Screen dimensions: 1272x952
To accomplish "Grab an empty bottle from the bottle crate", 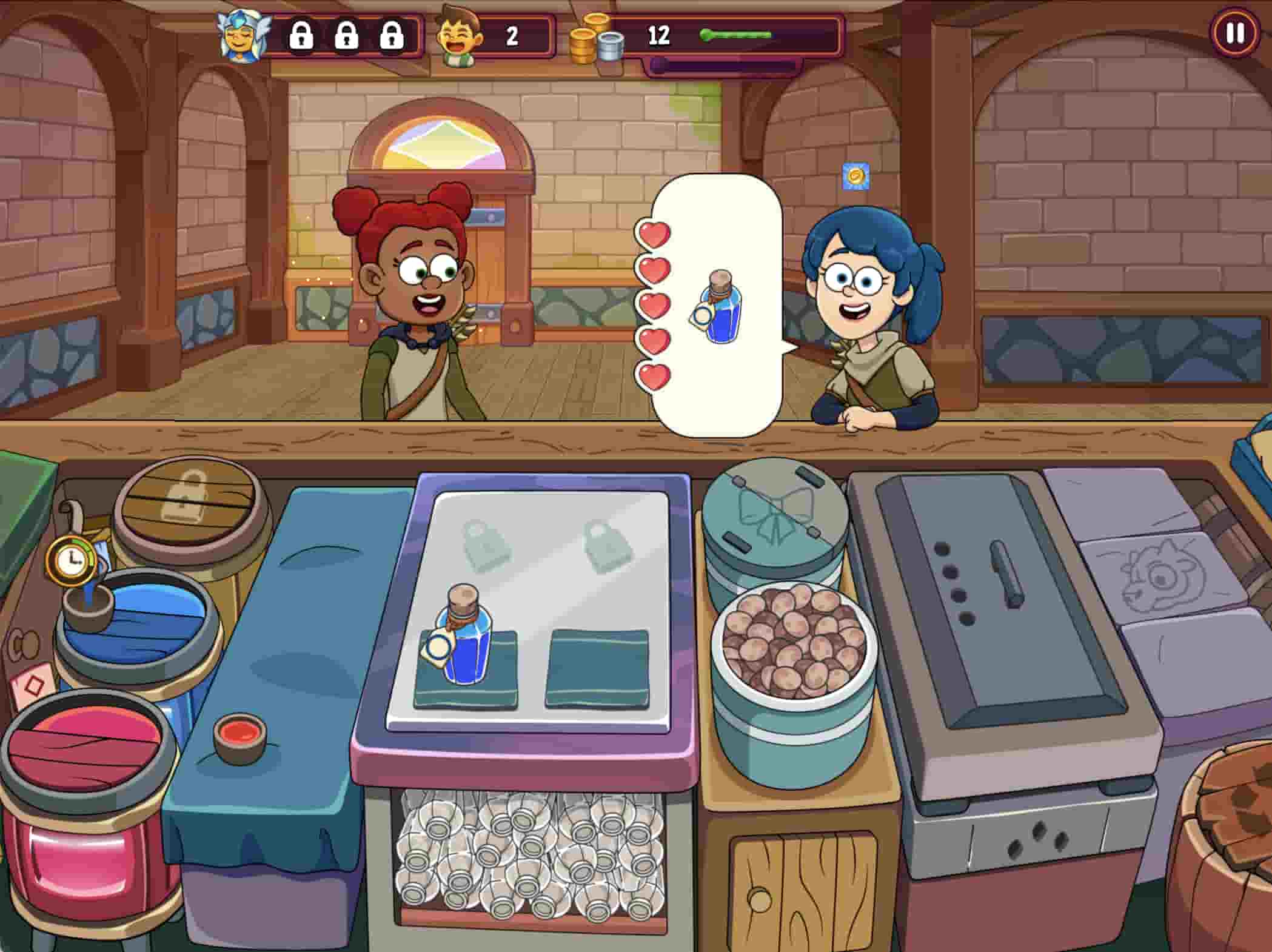I will click(x=527, y=855).
